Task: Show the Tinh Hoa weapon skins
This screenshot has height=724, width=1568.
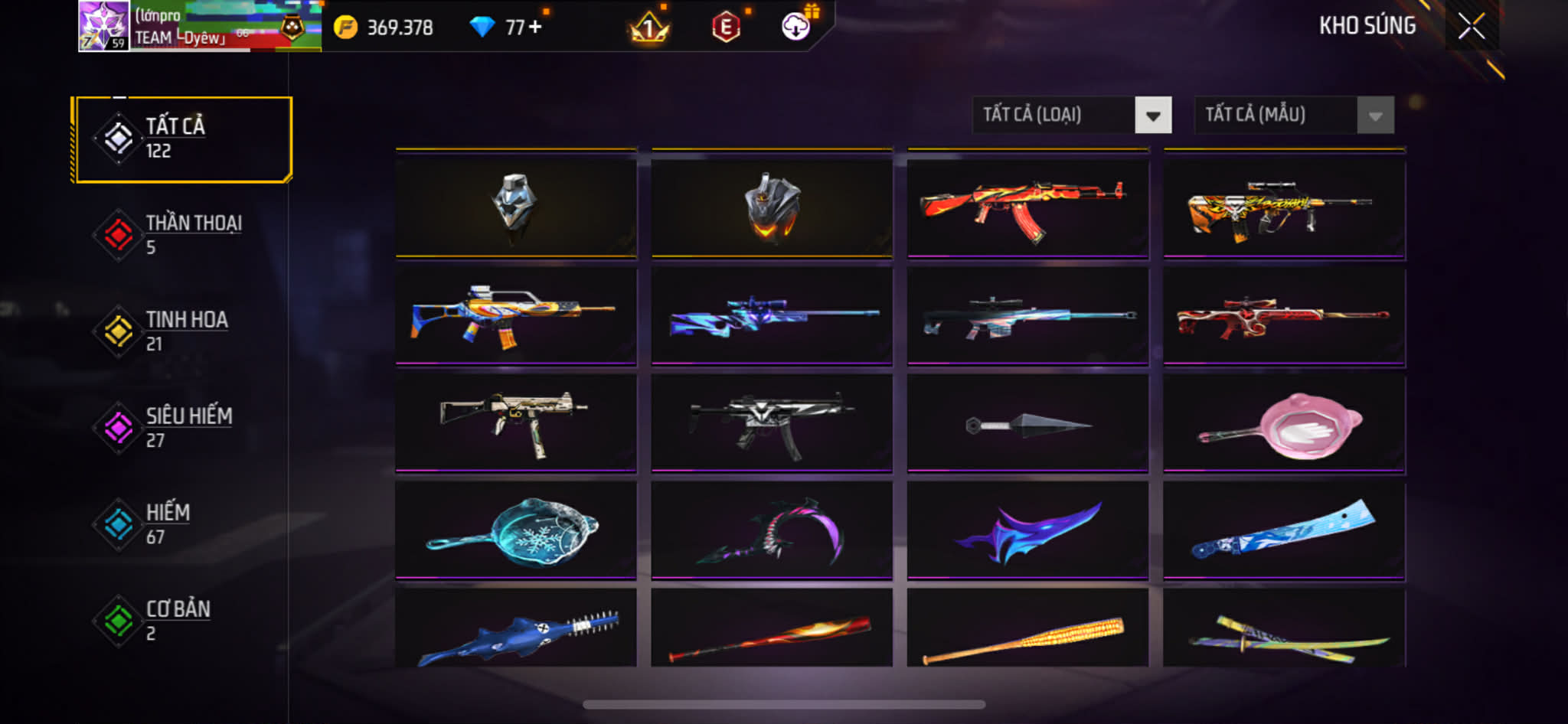Action: [x=182, y=331]
